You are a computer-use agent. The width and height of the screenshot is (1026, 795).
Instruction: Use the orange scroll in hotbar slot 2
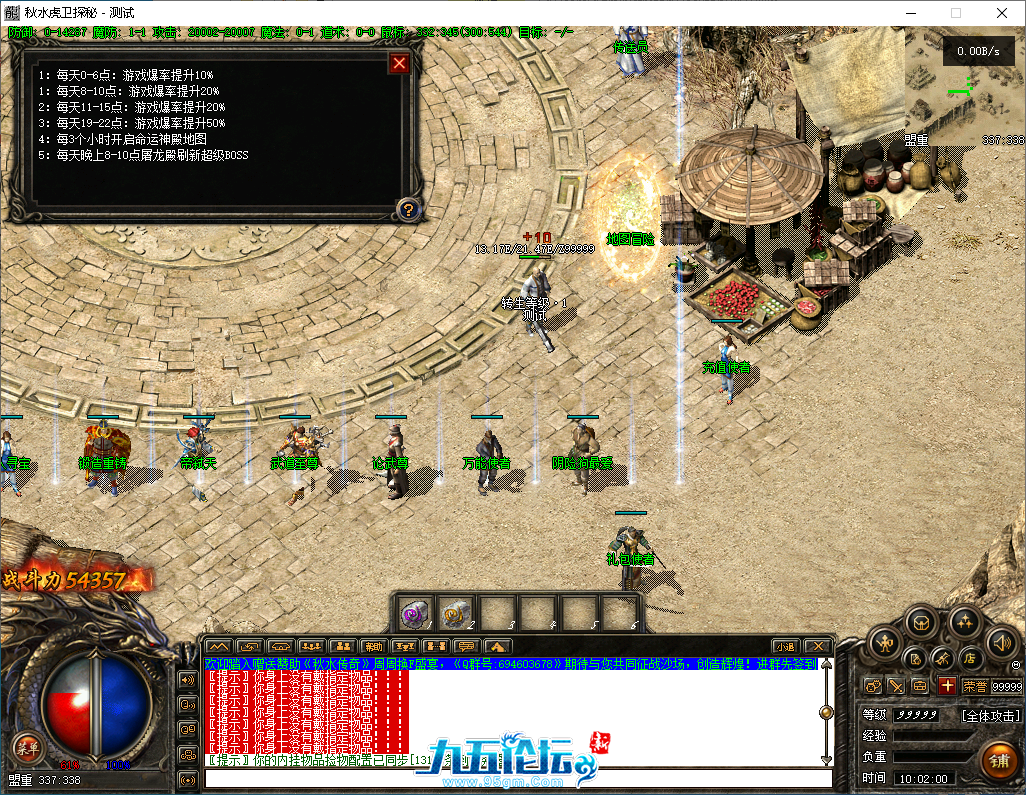coord(455,610)
